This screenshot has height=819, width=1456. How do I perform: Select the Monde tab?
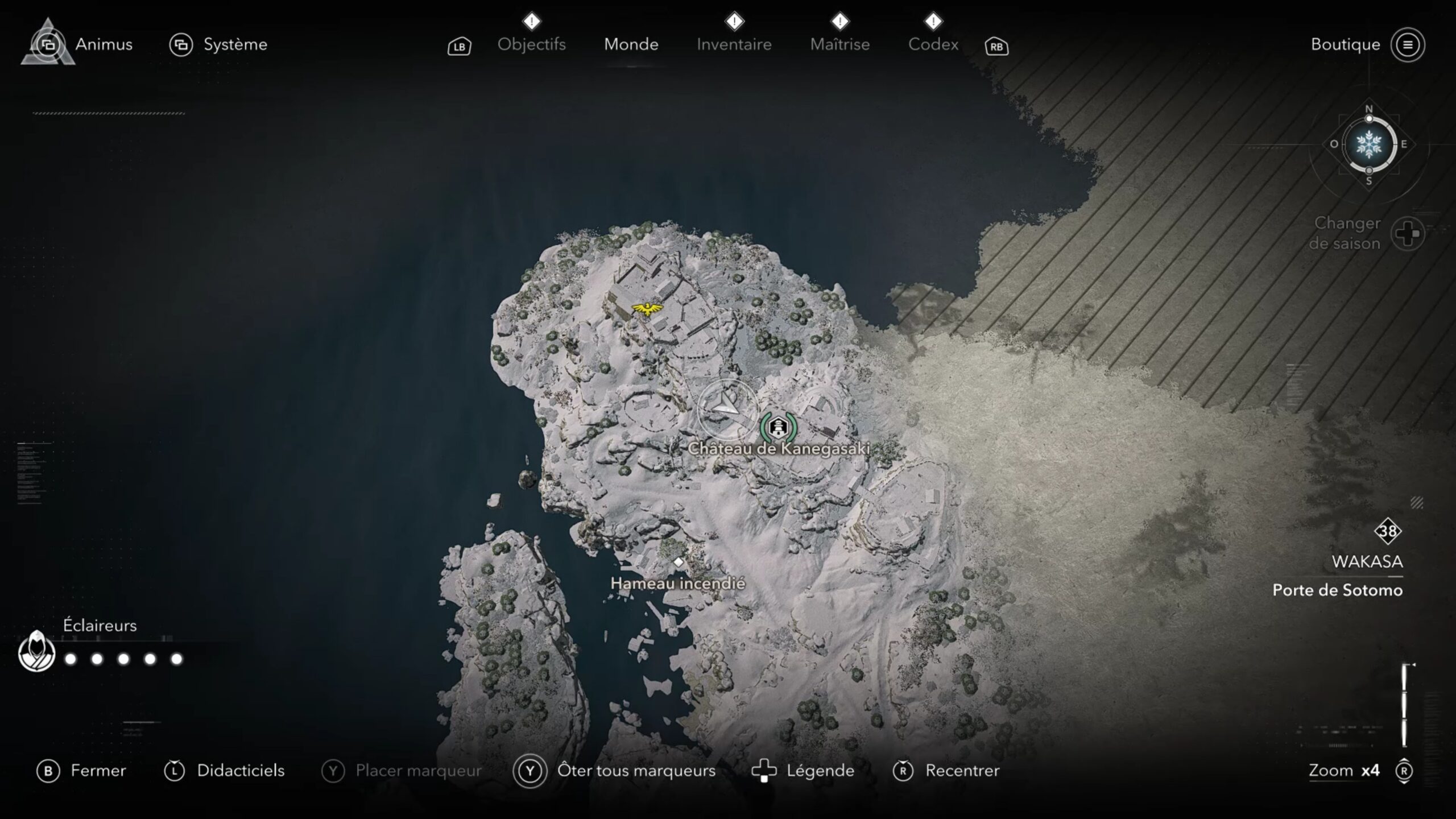(631, 44)
